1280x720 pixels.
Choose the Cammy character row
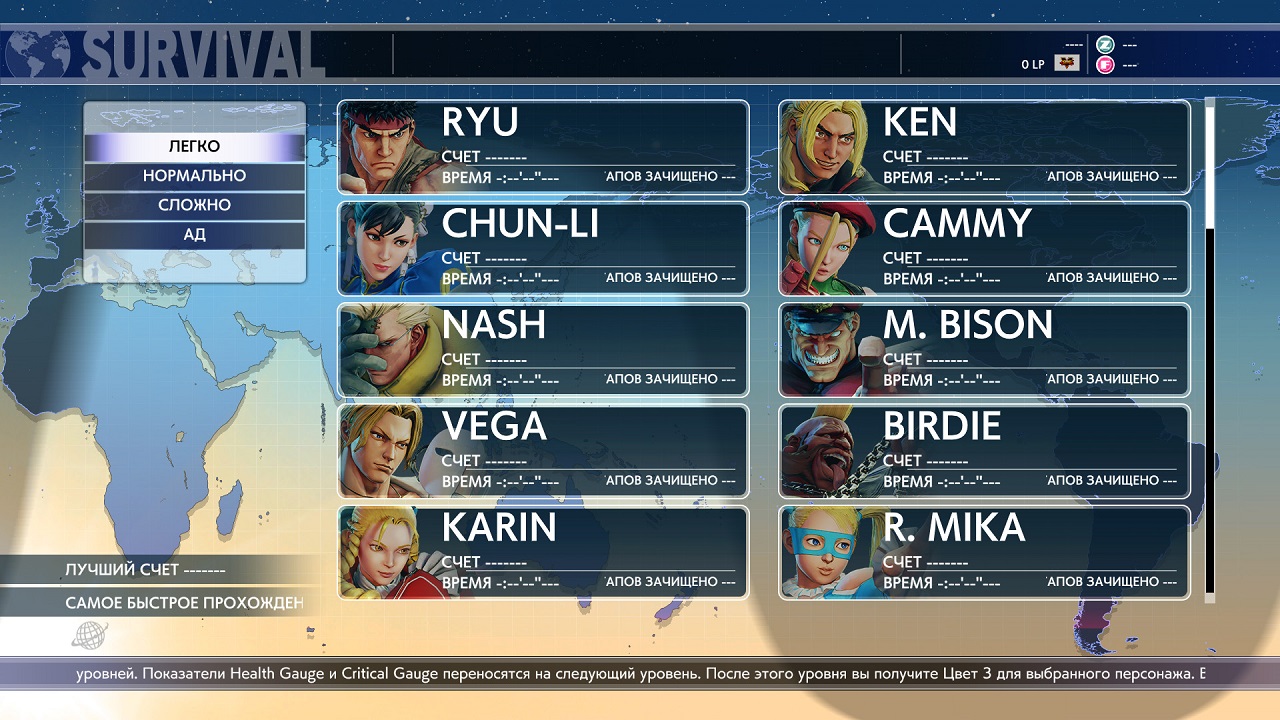click(x=984, y=248)
